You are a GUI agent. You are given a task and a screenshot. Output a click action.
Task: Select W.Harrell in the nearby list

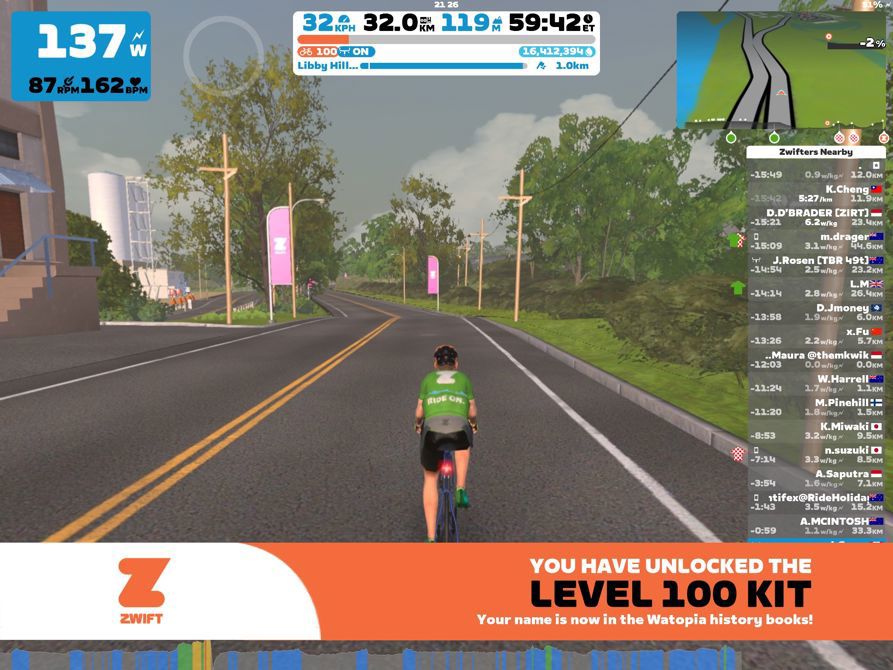(x=816, y=383)
